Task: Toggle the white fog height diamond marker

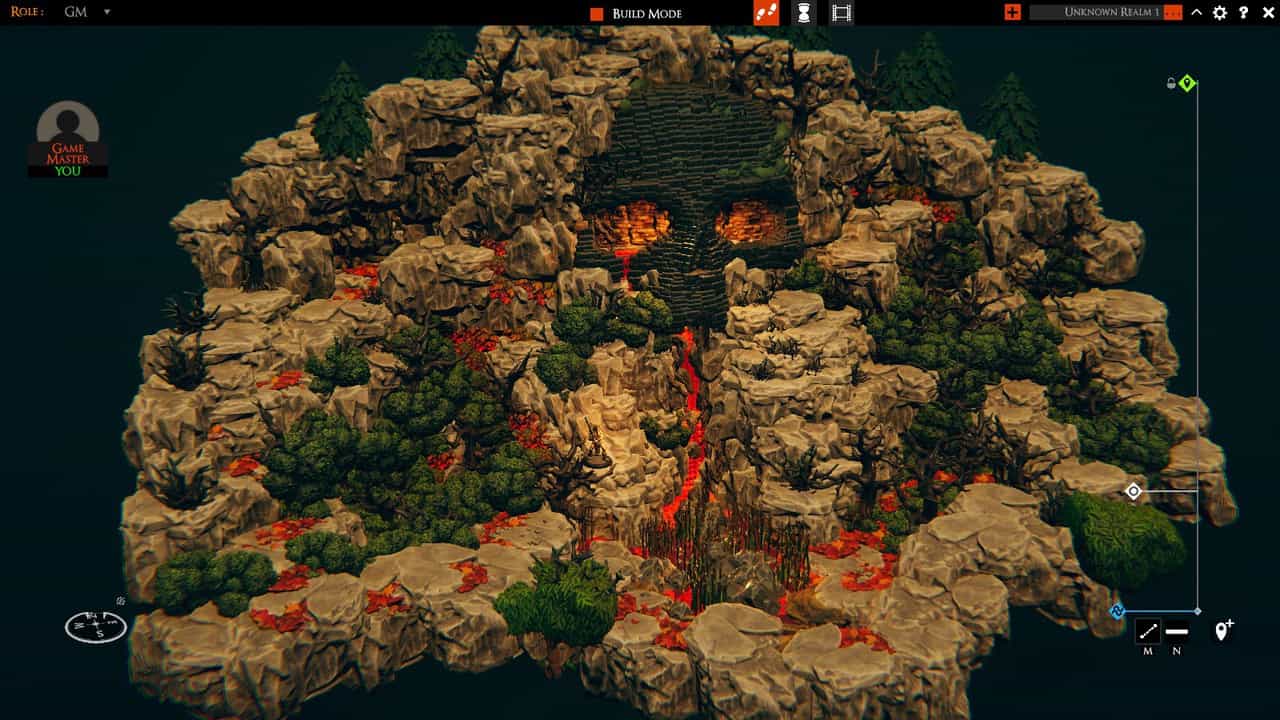Action: tap(1133, 492)
